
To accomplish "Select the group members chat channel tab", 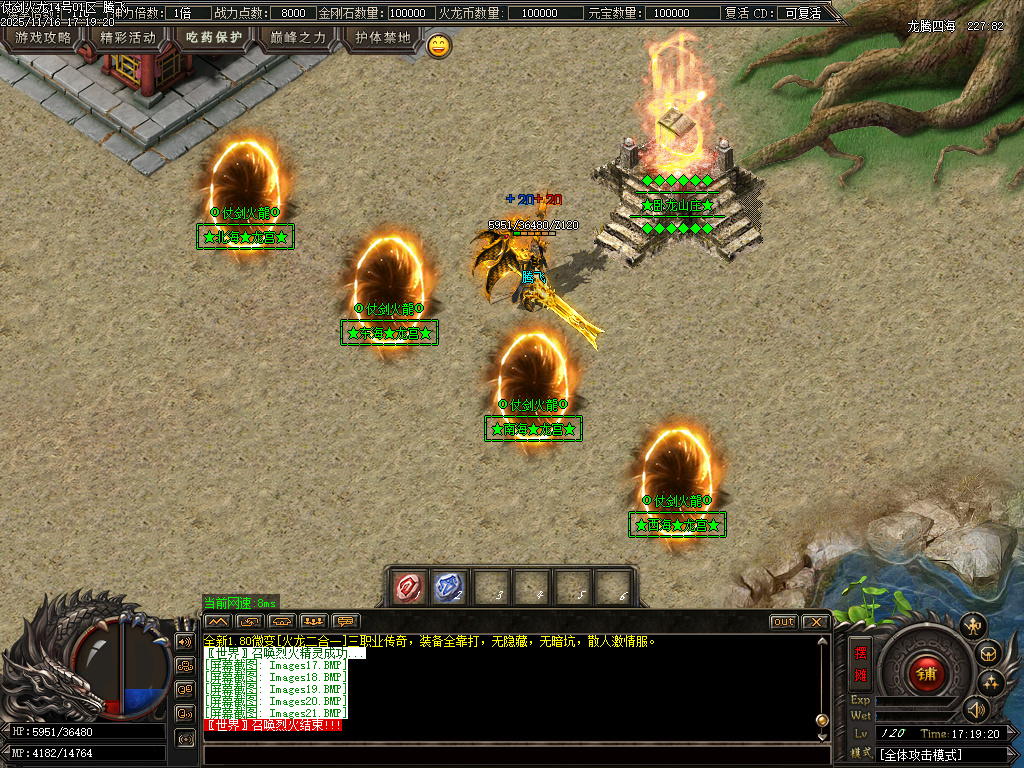I will tap(314, 621).
